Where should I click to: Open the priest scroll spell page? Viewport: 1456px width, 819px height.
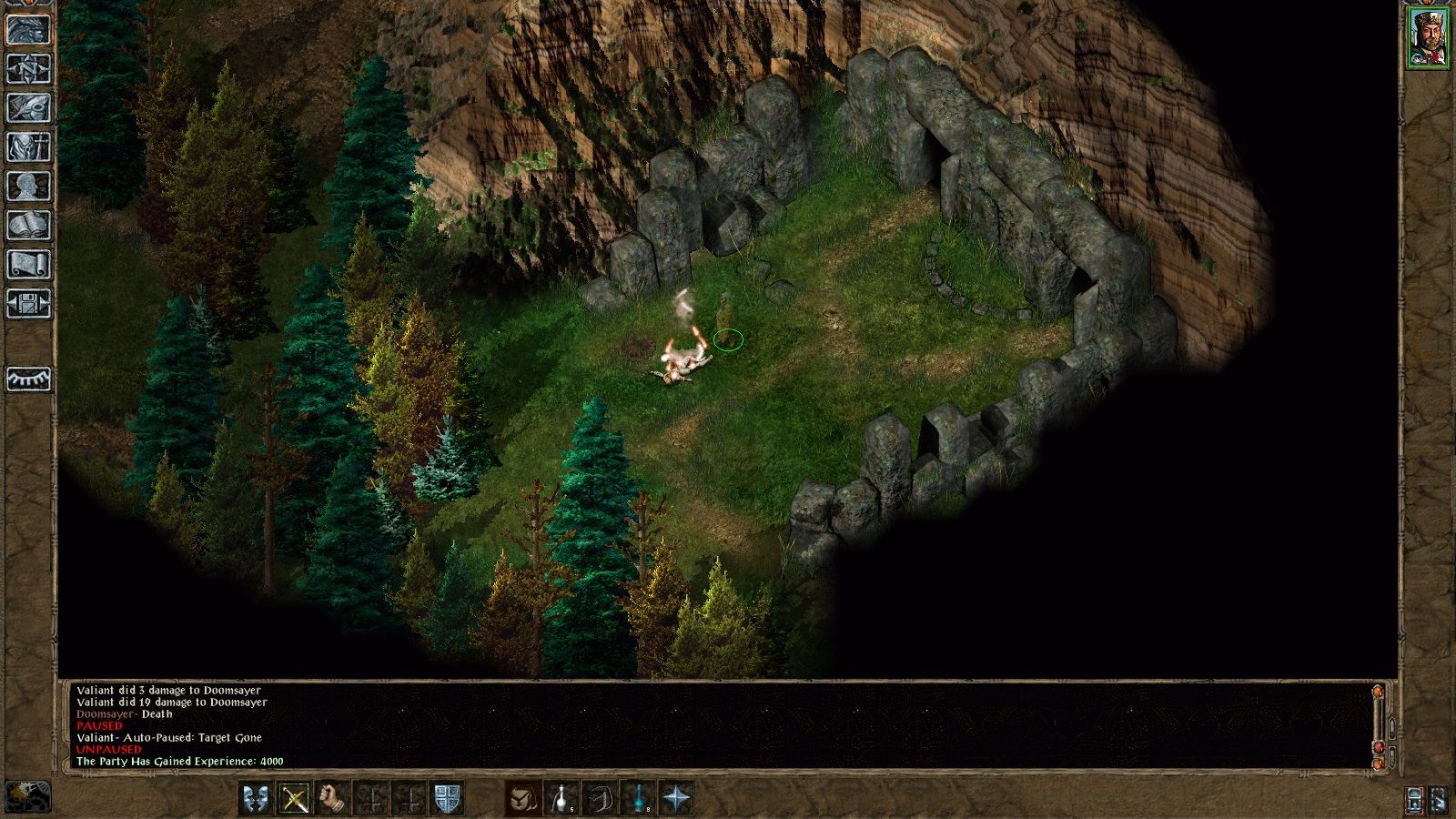pyautogui.click(x=27, y=262)
